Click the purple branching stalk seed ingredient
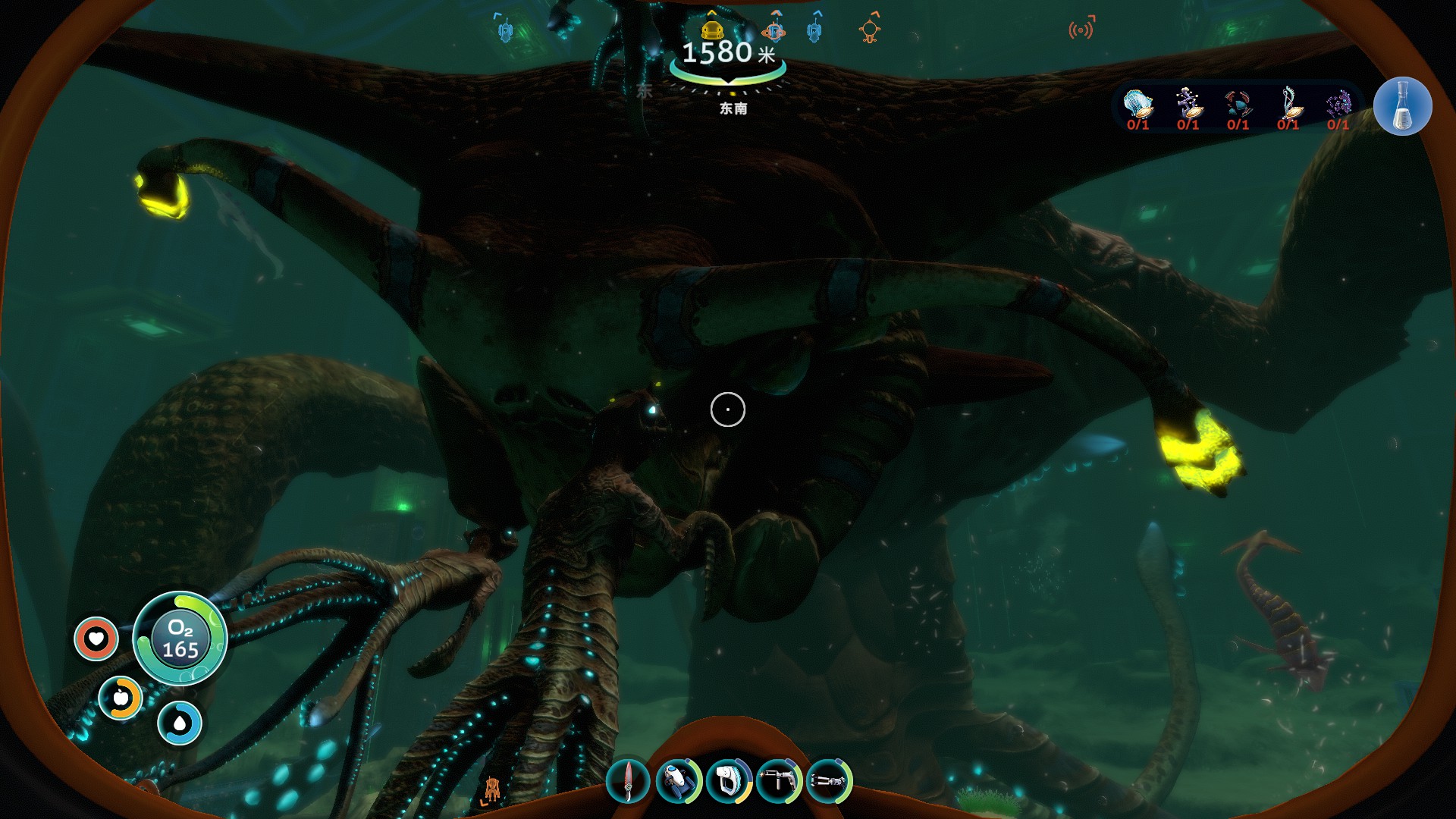Screen dimensions: 1456x819 (x=1188, y=104)
